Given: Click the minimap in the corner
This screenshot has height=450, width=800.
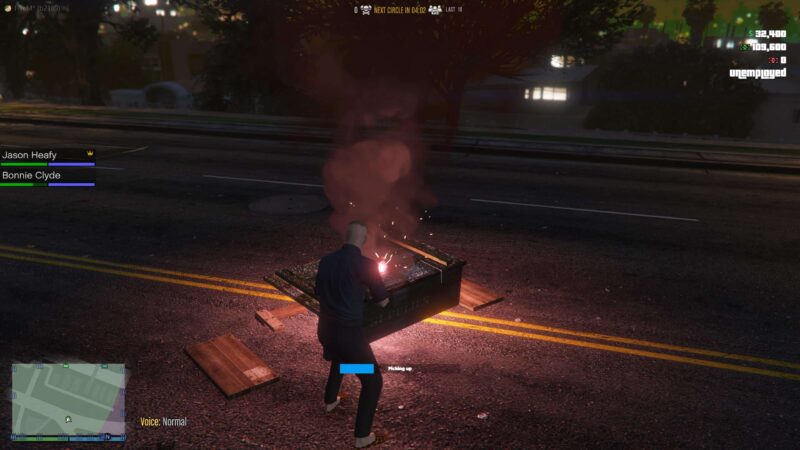Looking at the screenshot, I should (x=68, y=400).
